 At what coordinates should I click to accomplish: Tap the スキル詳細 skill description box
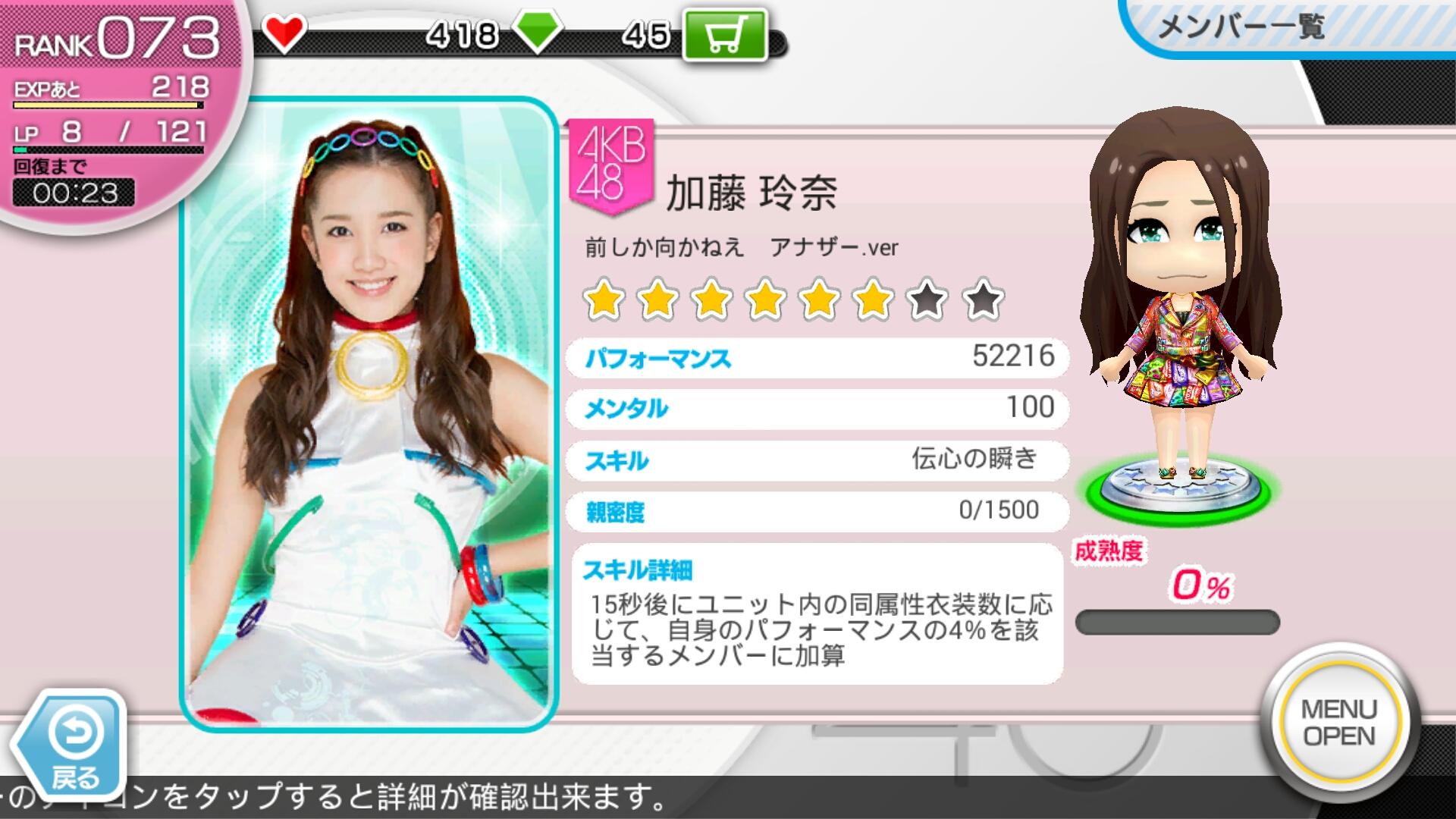816,613
